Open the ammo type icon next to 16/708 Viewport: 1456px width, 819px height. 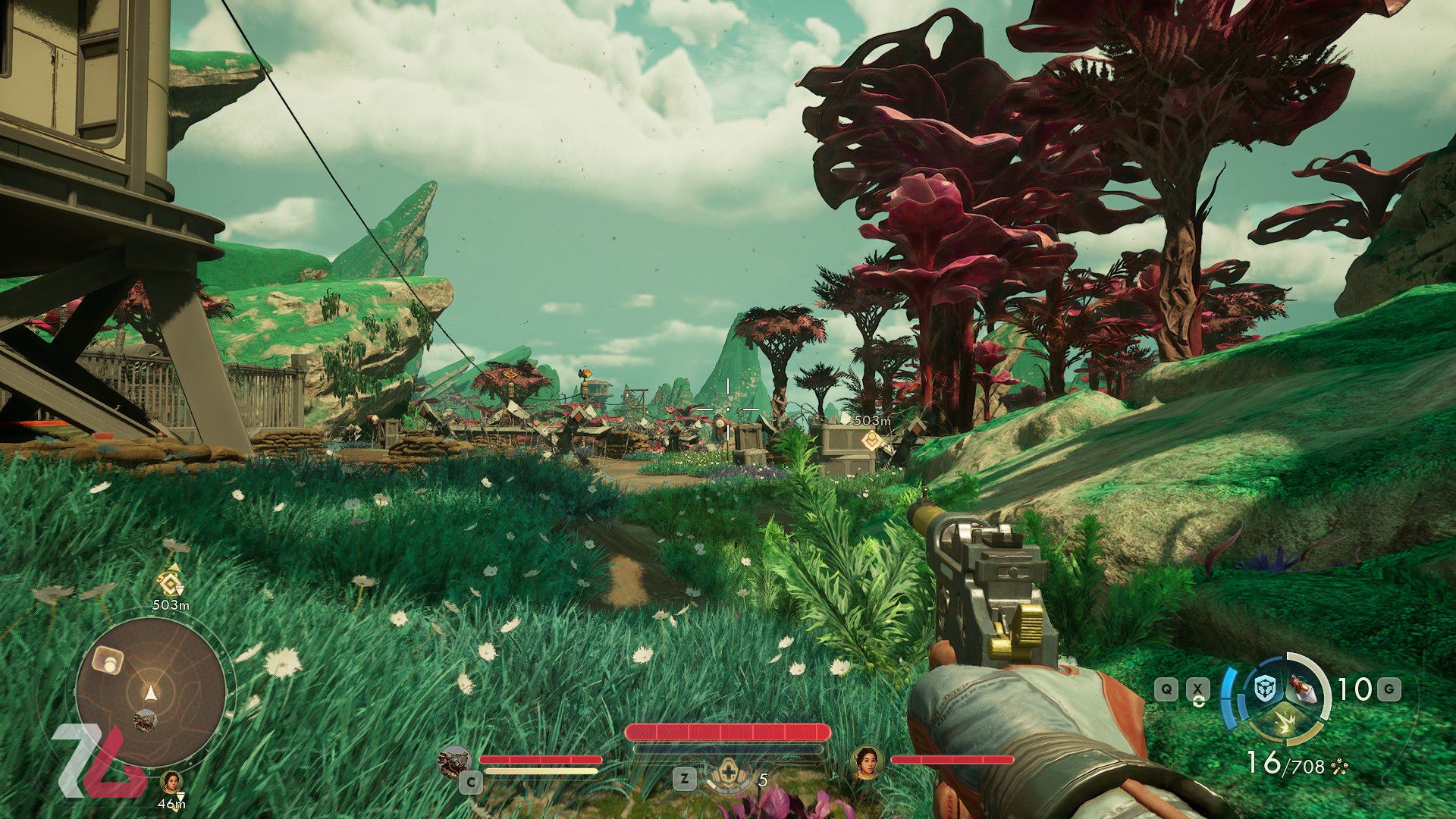(1339, 767)
